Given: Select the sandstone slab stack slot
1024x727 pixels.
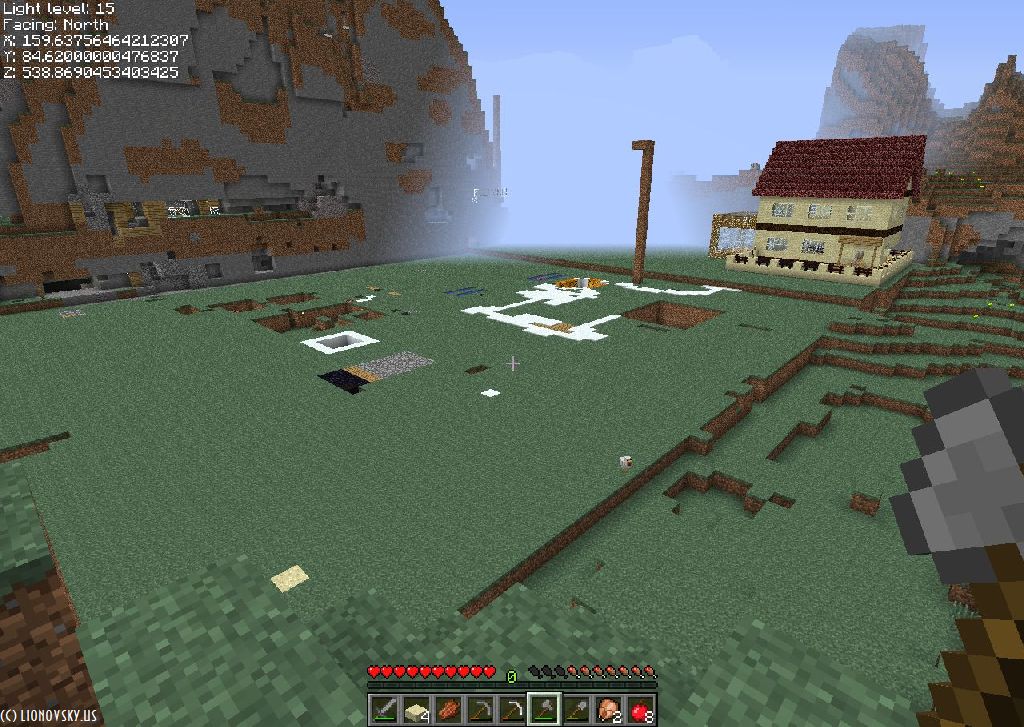Looking at the screenshot, I should tap(416, 709).
